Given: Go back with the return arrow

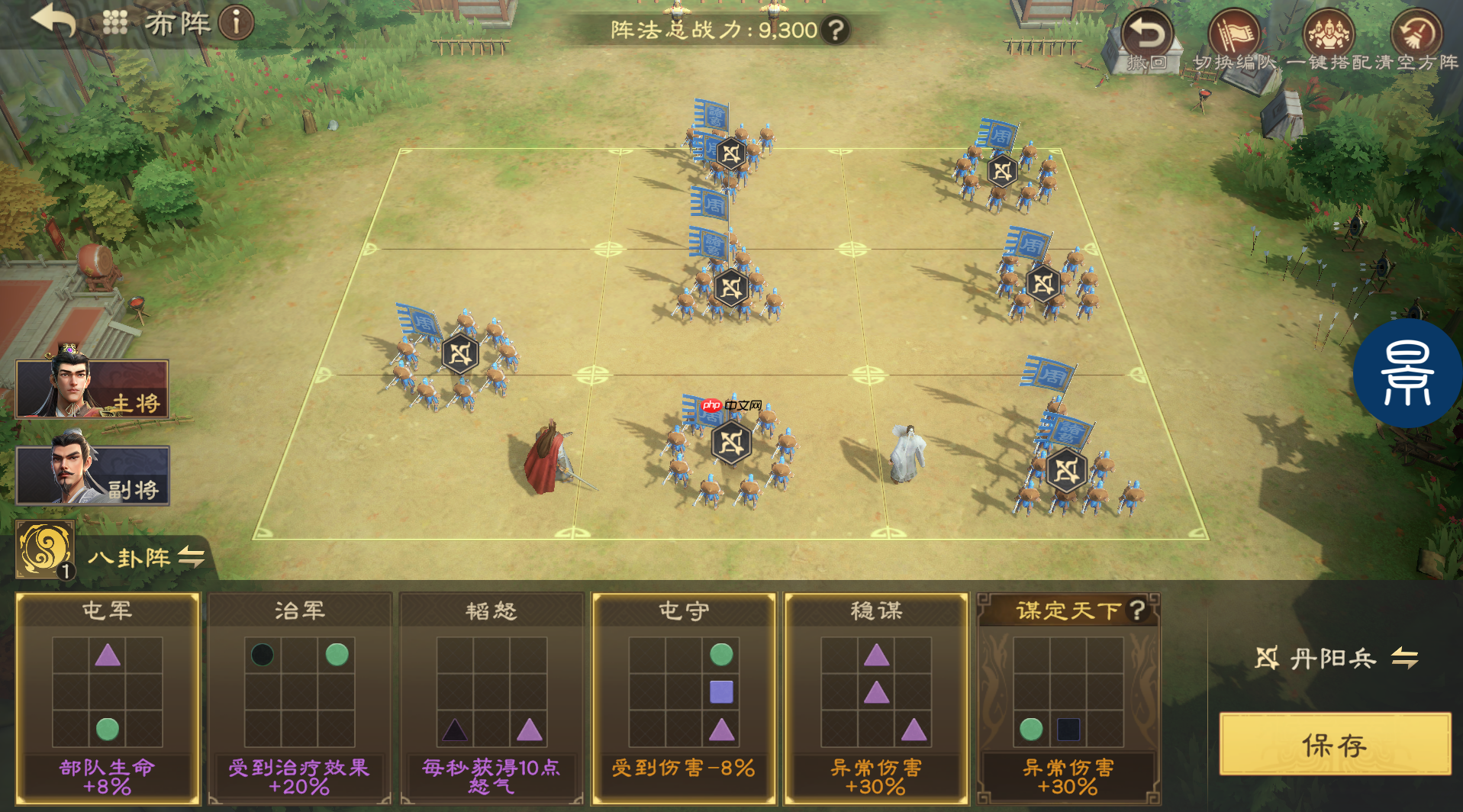Looking at the screenshot, I should point(53,21).
